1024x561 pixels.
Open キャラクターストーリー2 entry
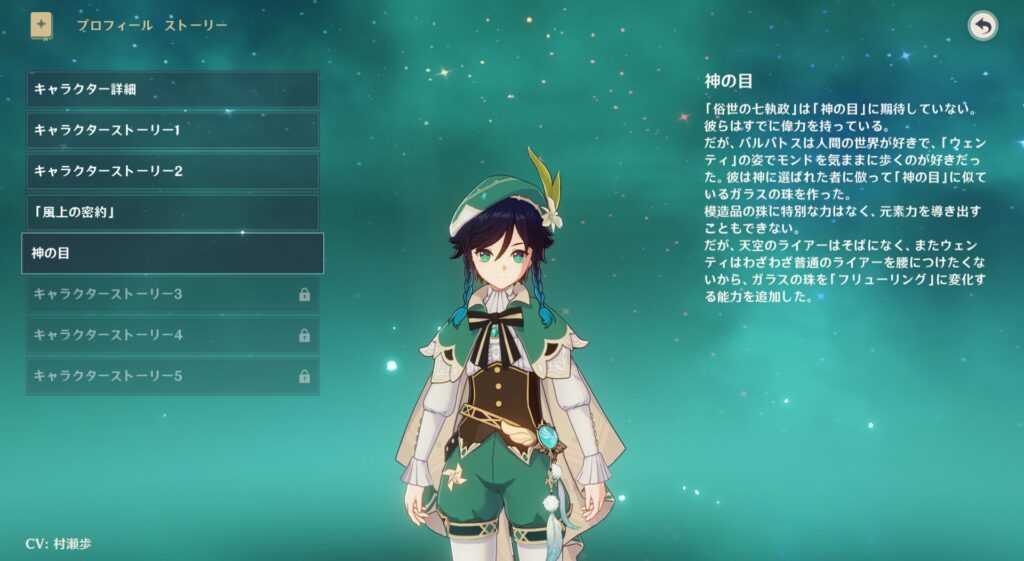[172, 171]
